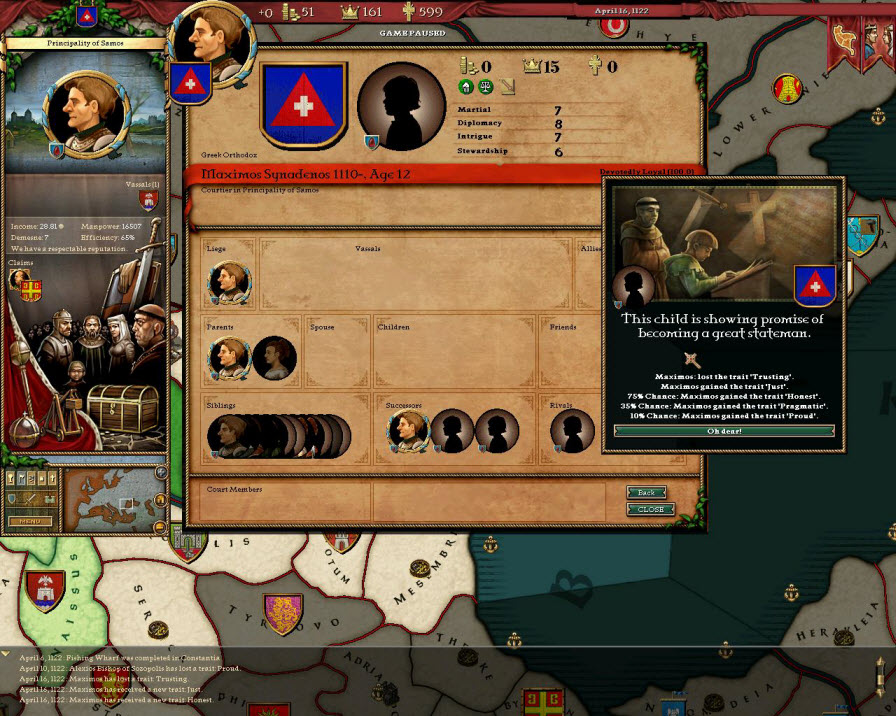Go back using the Back button
Viewport: 896px width, 716px height.
[x=646, y=493]
